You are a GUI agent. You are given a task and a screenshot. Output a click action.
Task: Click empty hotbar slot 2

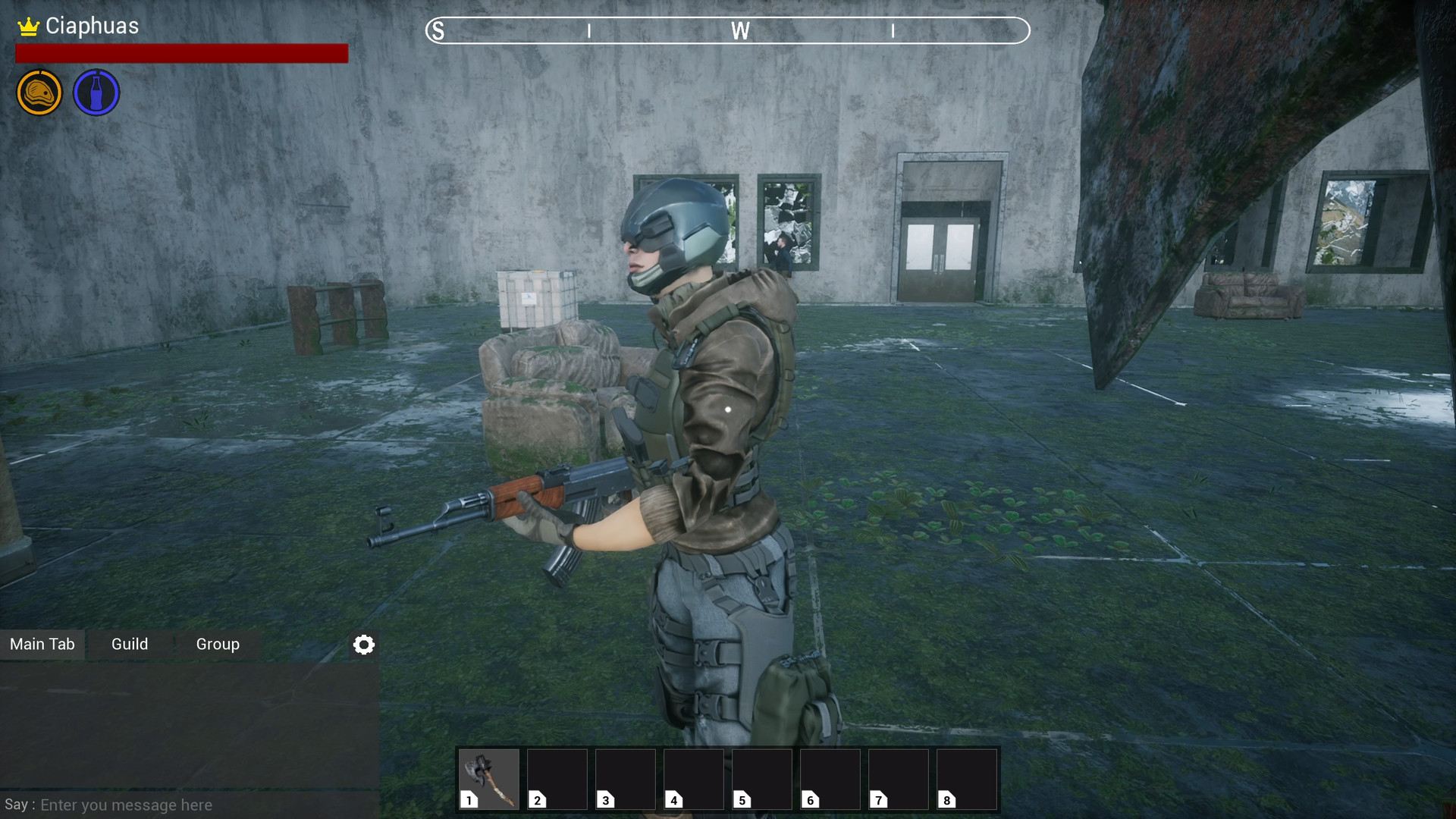[x=557, y=779]
